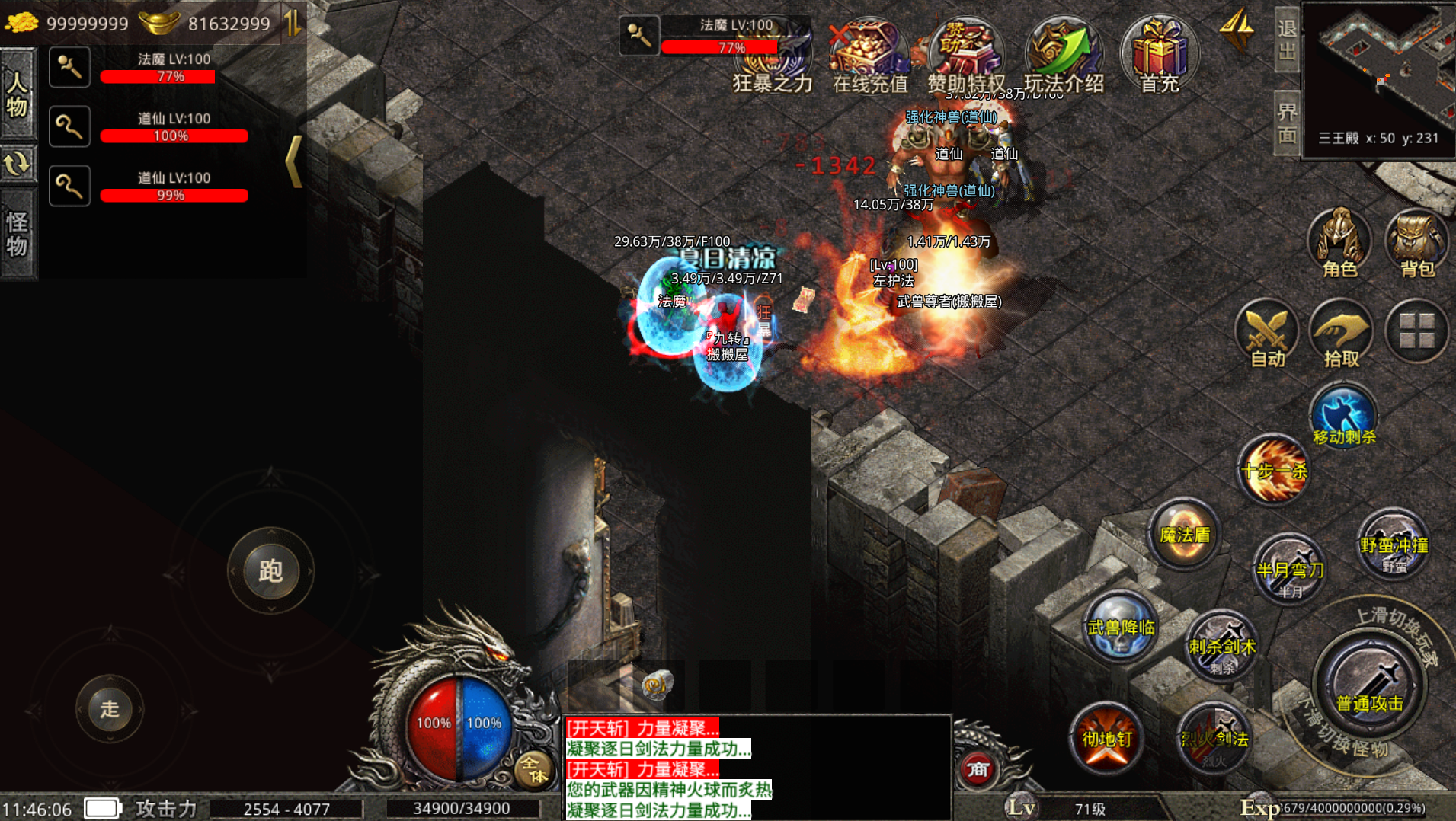Cast the 魔法盾 magic shield skill
Screen dimensions: 1456x821
pos(1184,535)
